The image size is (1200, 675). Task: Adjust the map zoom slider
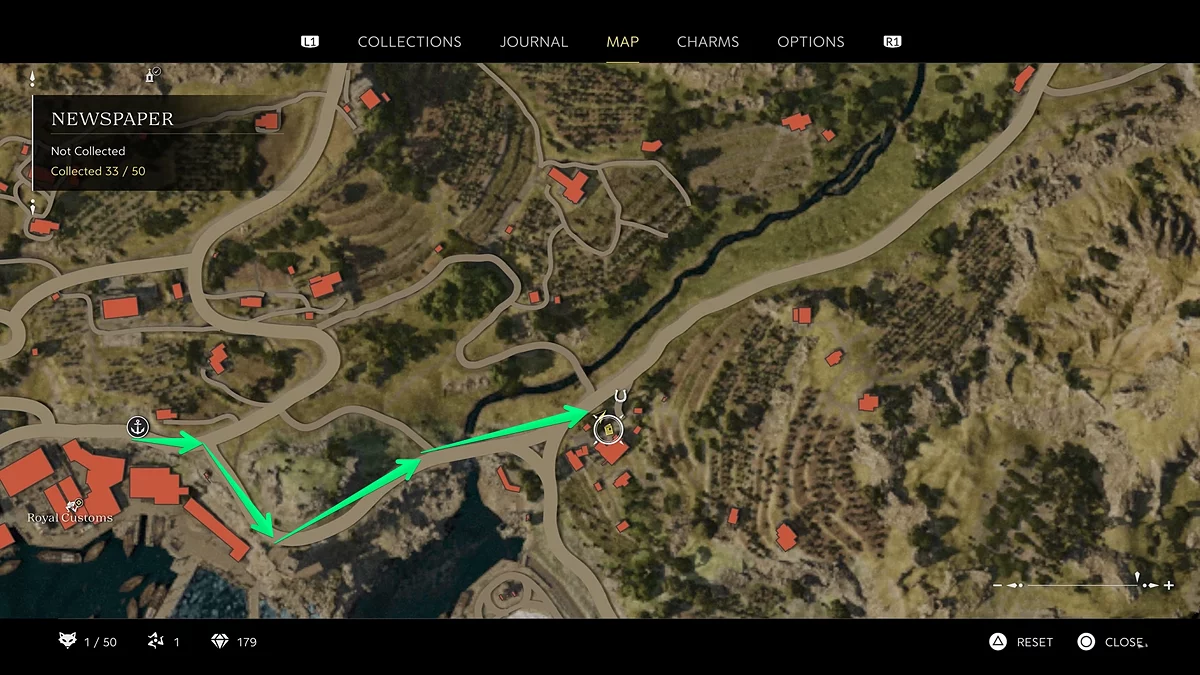click(1138, 584)
